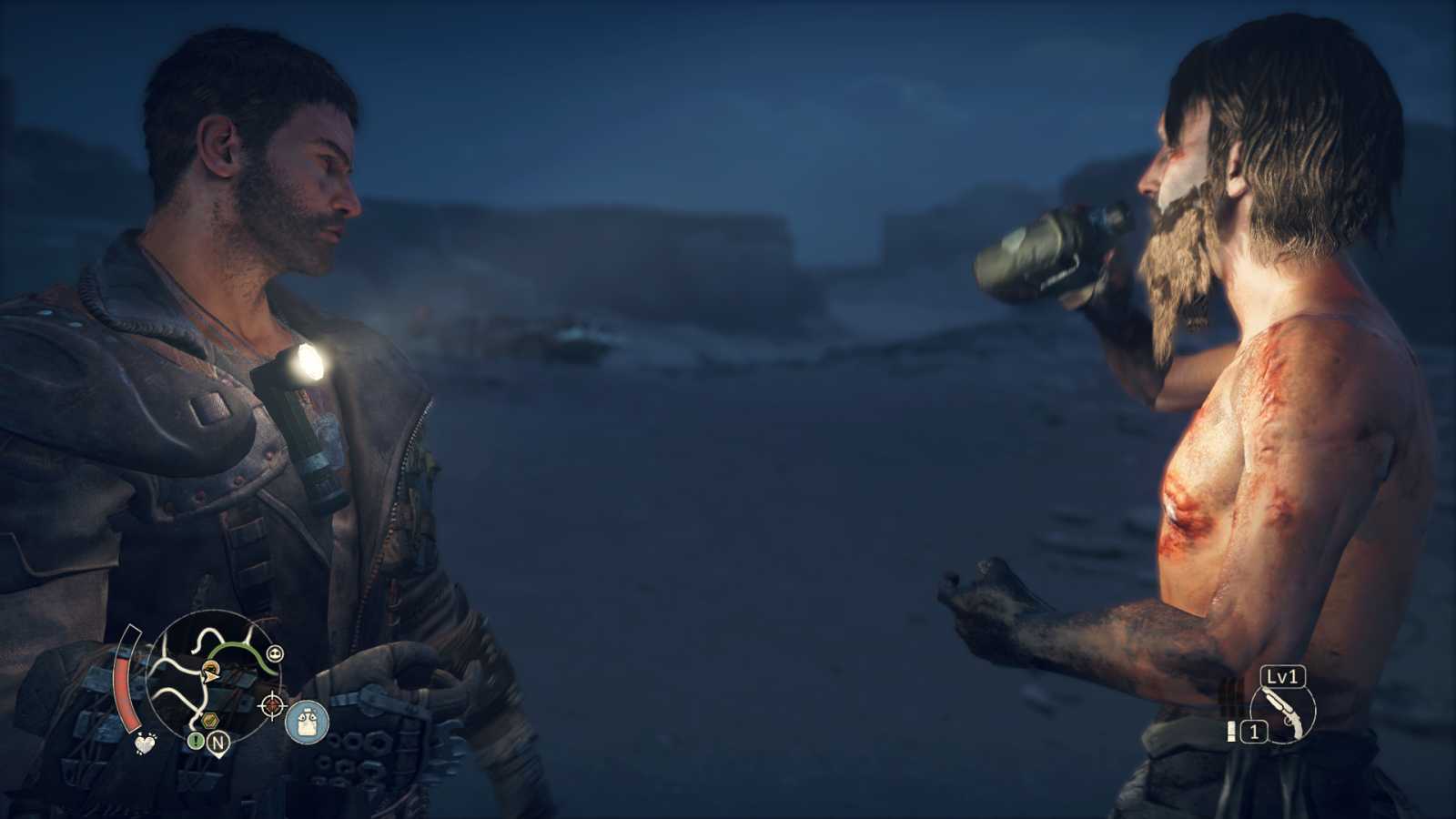Click the red crosshair objective marker on the minimap
The width and height of the screenshot is (1456, 819).
click(x=271, y=704)
